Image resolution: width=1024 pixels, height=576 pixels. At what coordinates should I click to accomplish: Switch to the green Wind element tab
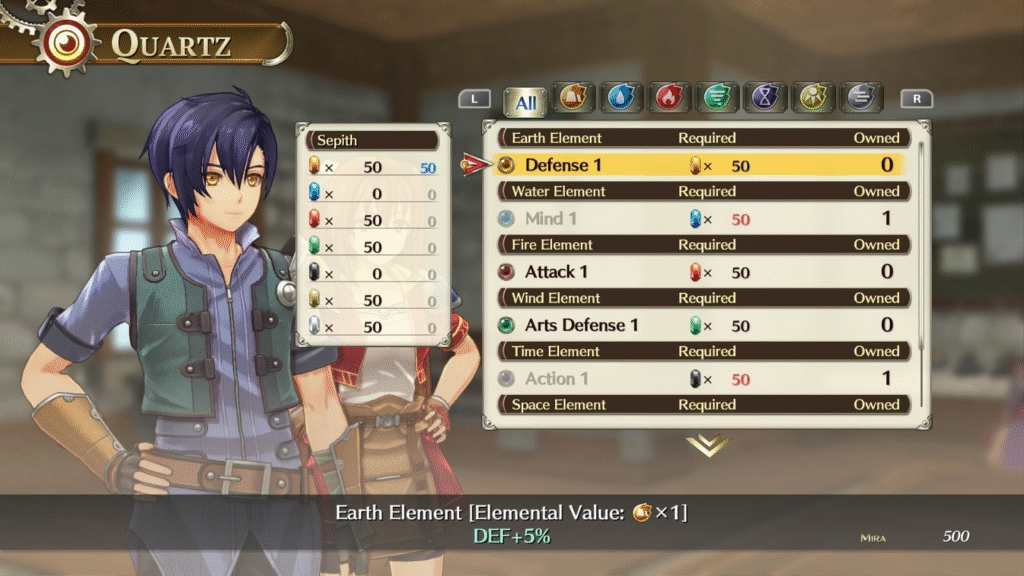pyautogui.click(x=717, y=98)
